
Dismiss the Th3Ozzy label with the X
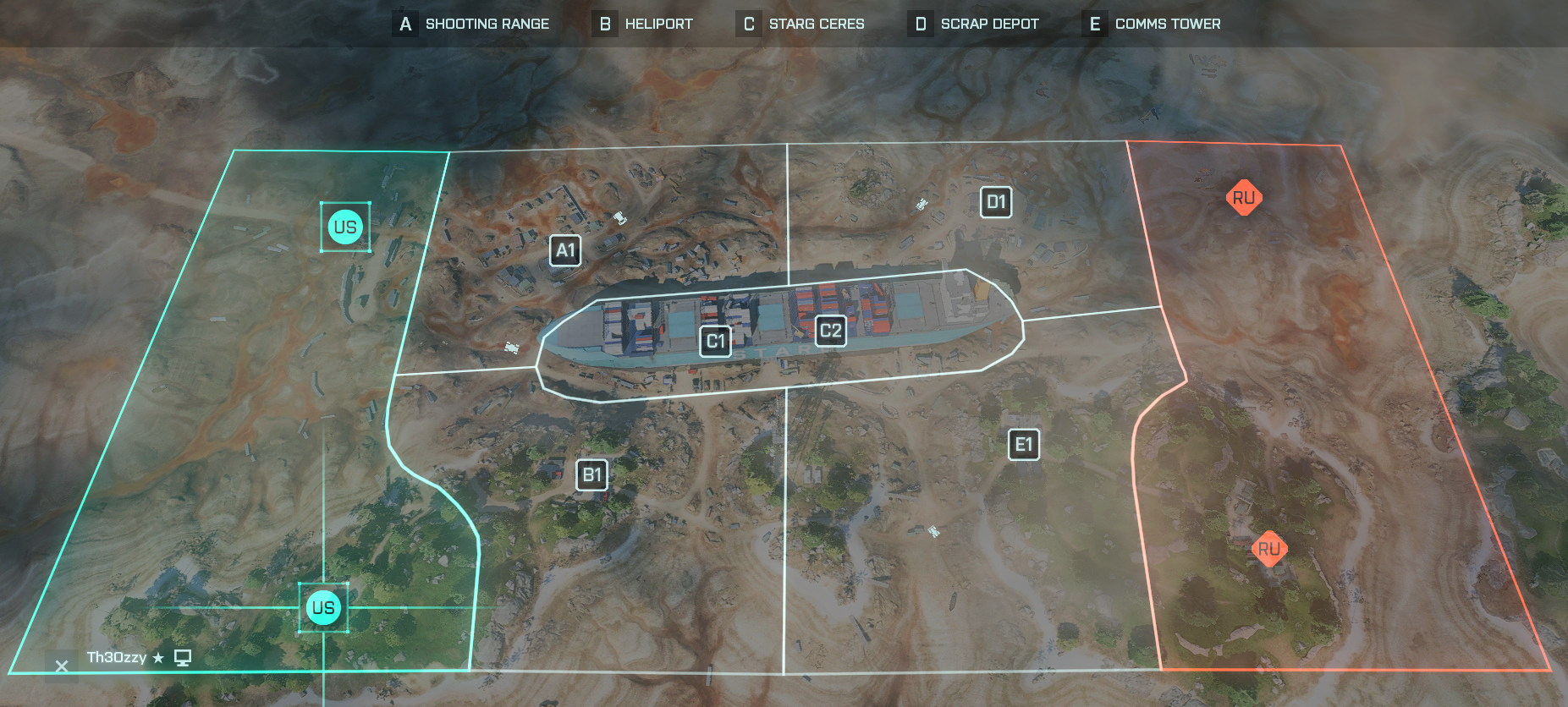pos(60,666)
